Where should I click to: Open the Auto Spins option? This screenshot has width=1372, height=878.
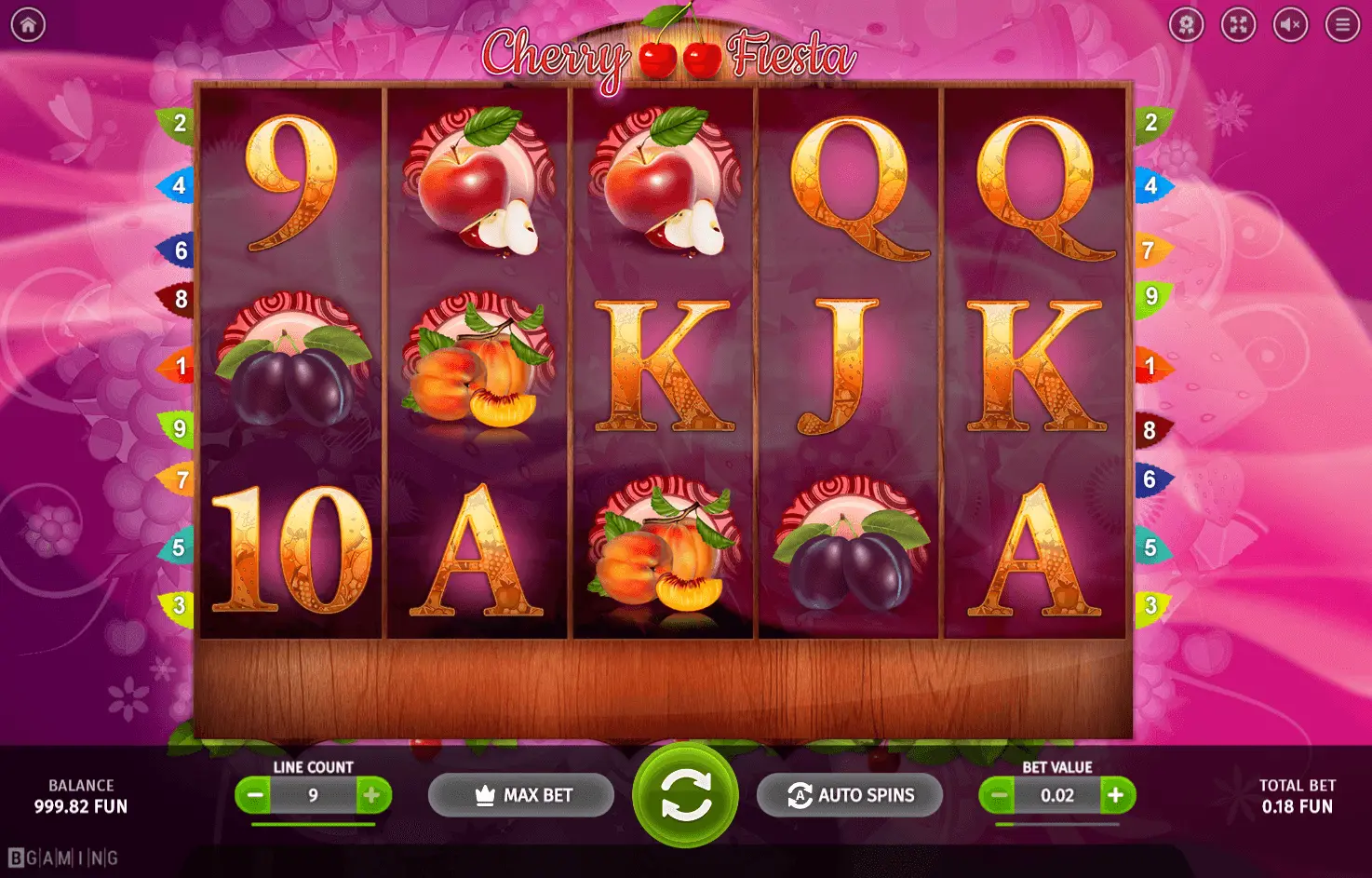point(850,795)
